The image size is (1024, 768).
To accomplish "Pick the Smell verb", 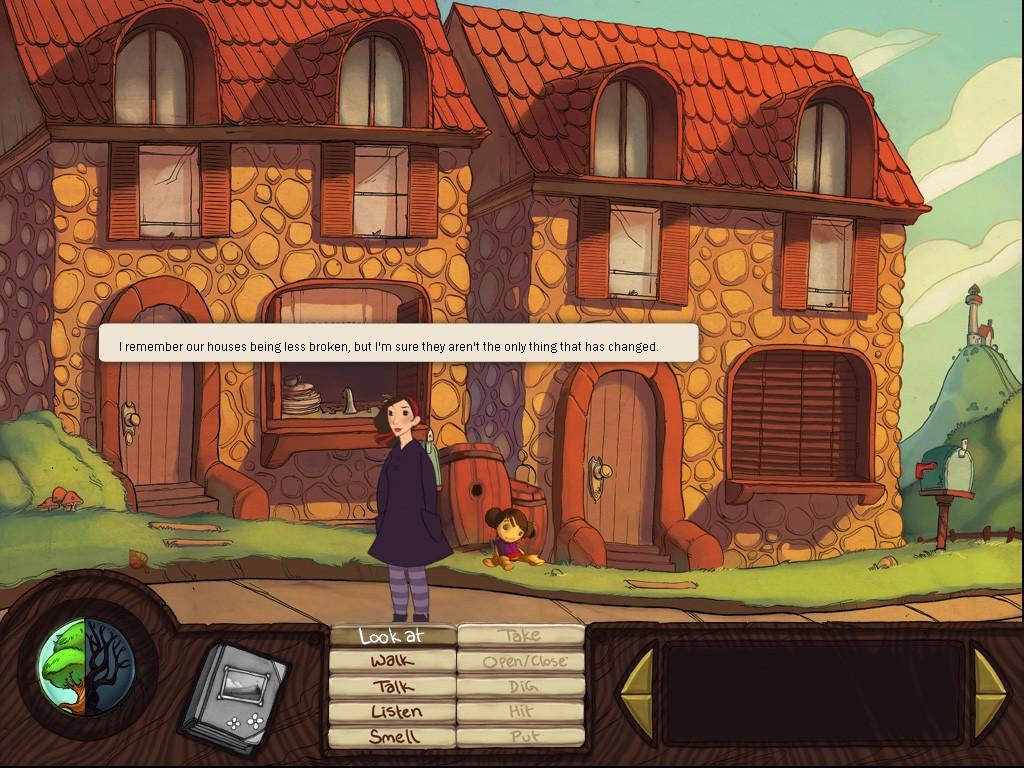I will [392, 737].
